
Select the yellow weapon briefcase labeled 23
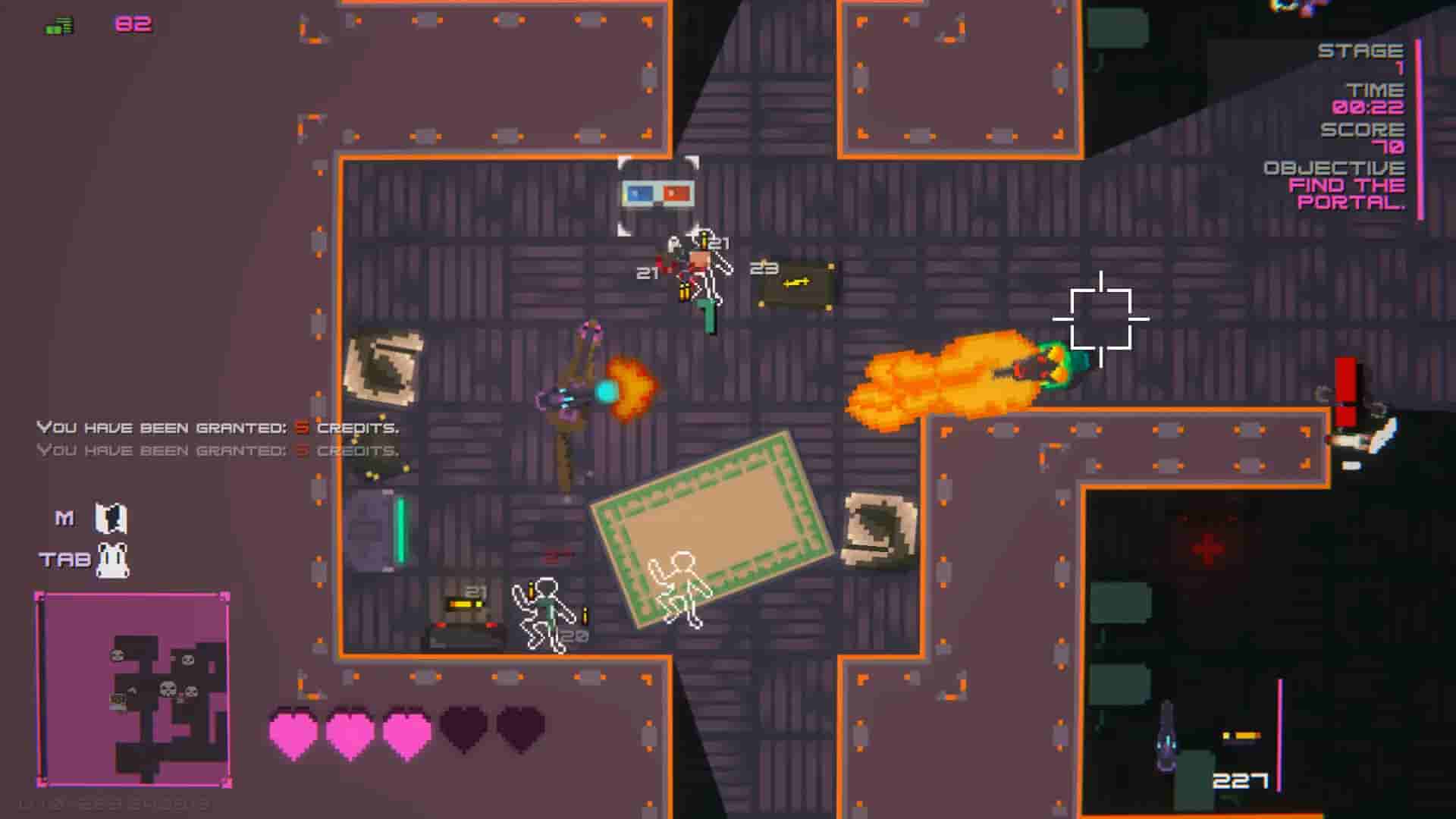(793, 283)
